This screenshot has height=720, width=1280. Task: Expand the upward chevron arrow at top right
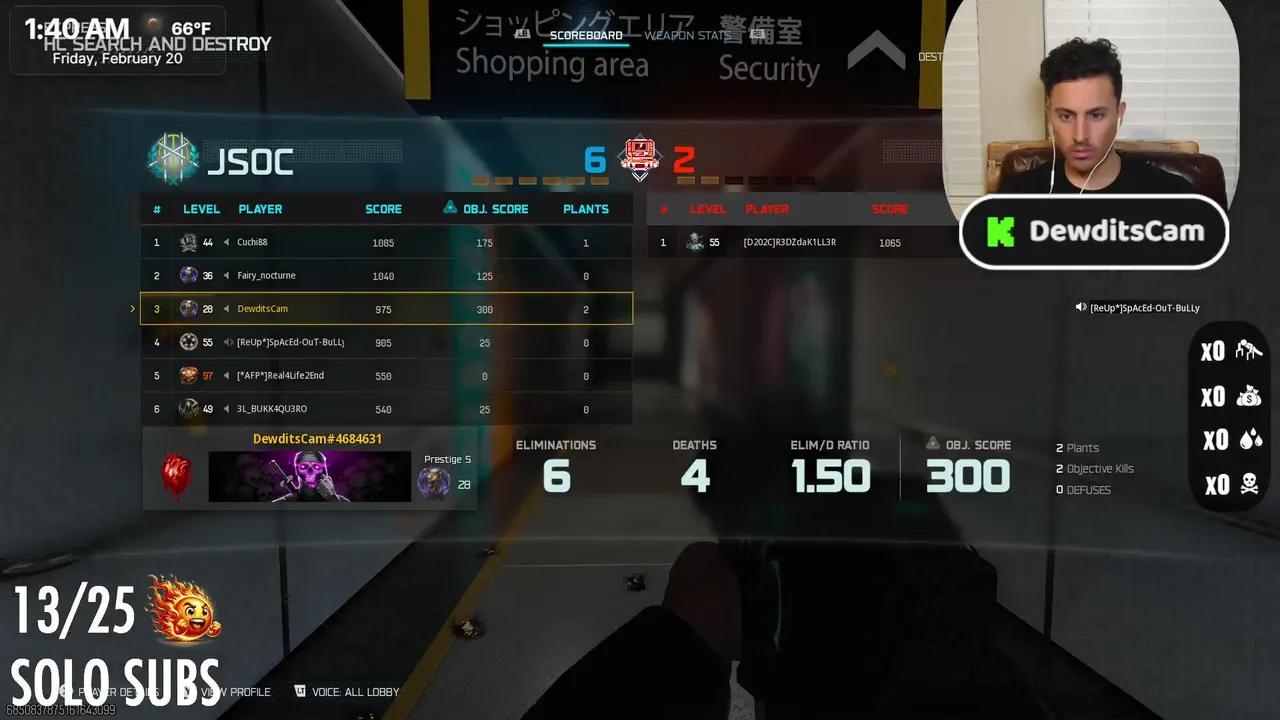(x=877, y=52)
